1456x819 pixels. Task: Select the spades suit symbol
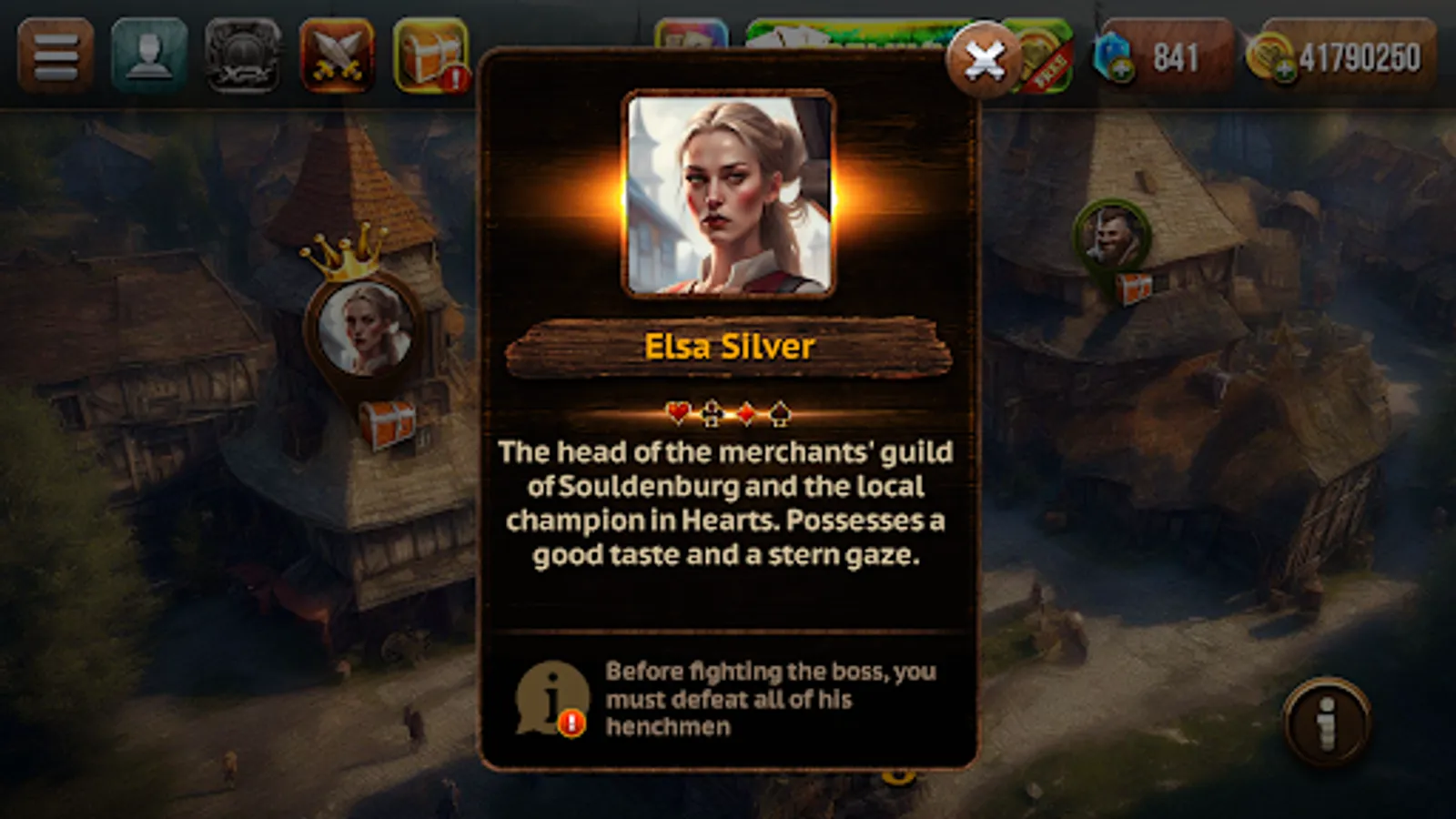click(778, 411)
